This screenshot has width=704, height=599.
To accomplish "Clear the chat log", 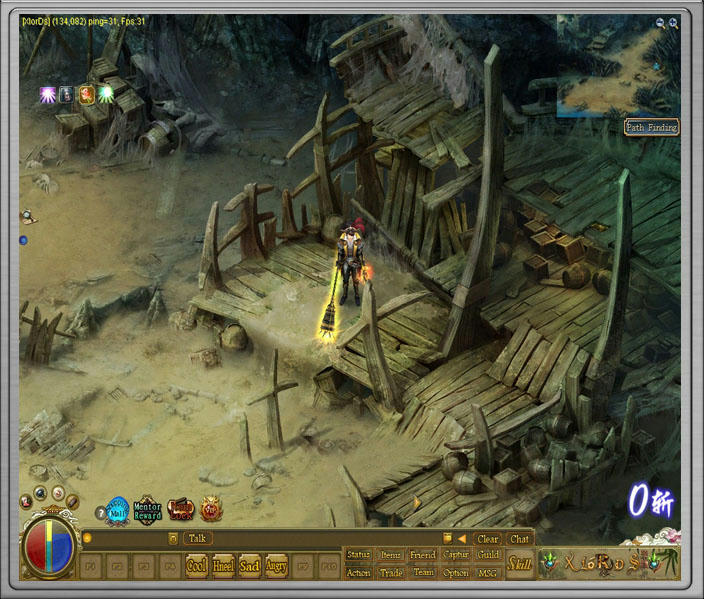I will 488,539.
